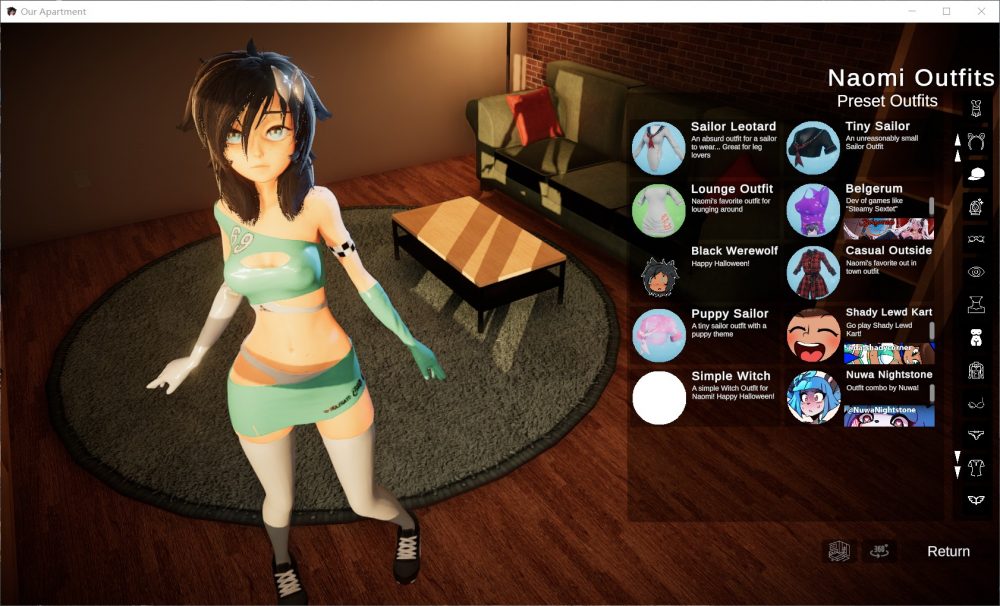Toggle the 360 degree rotation view
Viewport: 1000px width, 606px height.
[880, 550]
